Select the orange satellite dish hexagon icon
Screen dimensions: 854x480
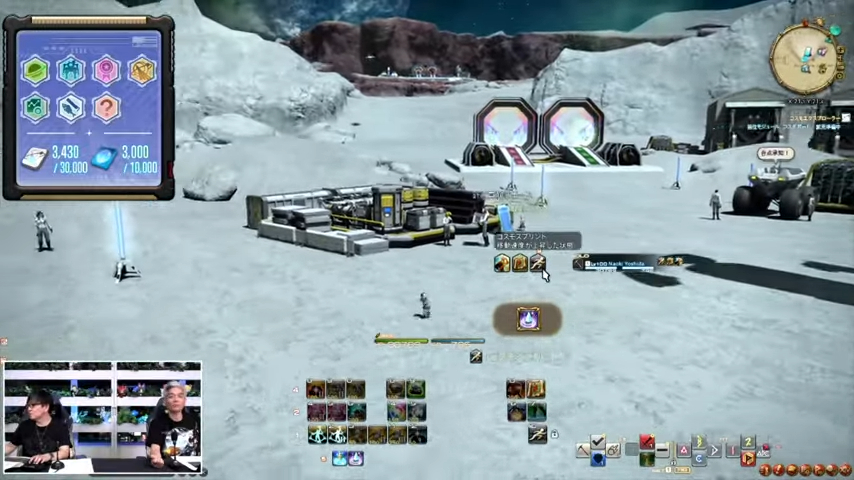[x=142, y=70]
